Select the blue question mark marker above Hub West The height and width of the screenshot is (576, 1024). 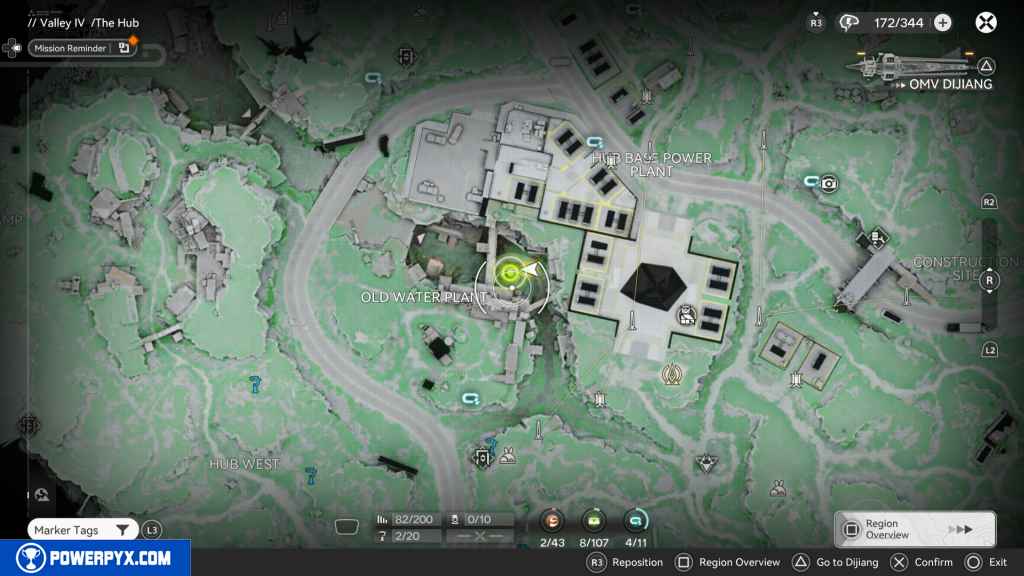(256, 382)
